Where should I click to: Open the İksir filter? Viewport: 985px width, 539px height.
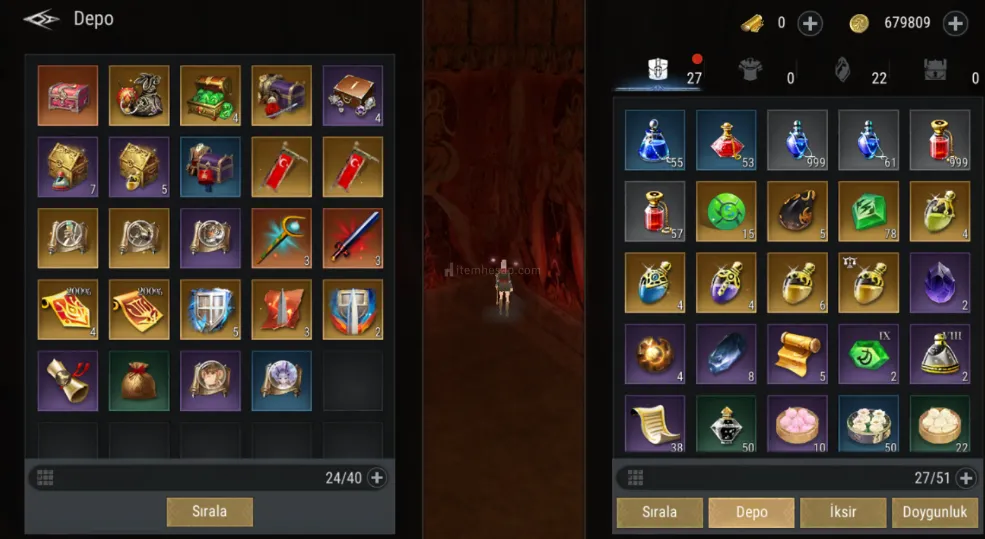click(843, 512)
